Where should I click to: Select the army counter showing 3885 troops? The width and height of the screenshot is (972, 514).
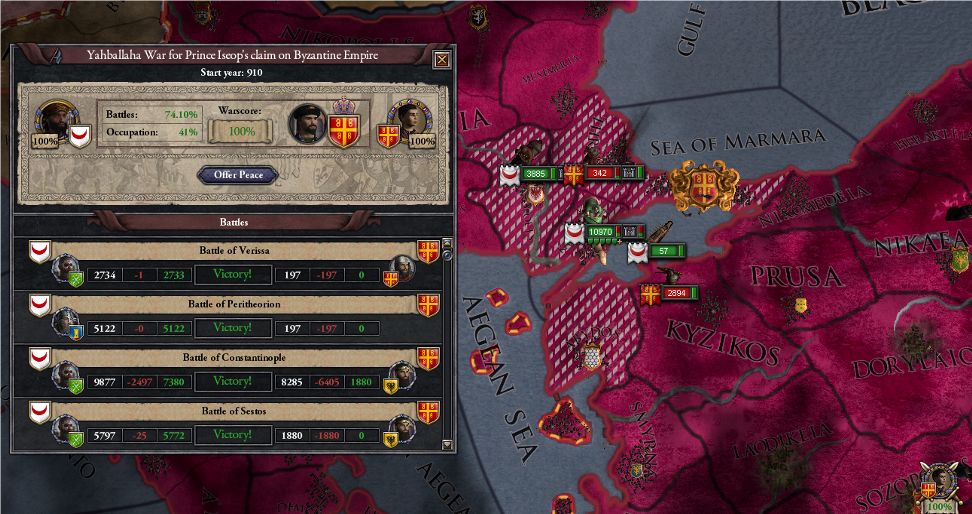click(x=536, y=174)
